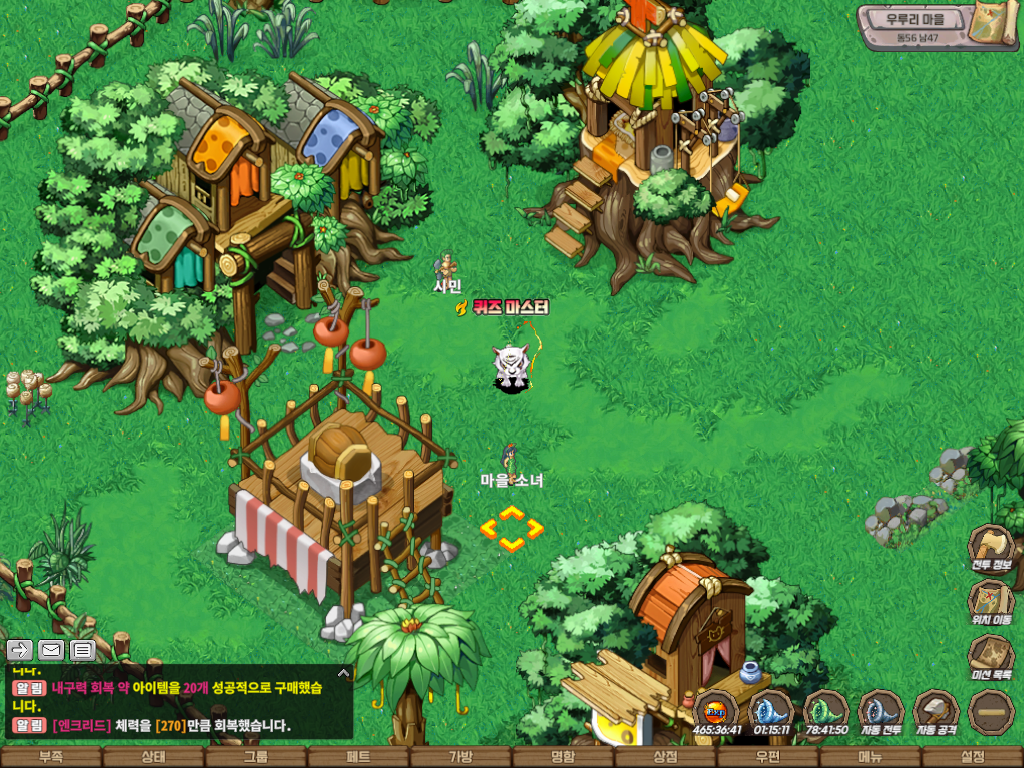Open the 상태 (status) menu
This screenshot has width=1024, height=768.
coord(153,757)
